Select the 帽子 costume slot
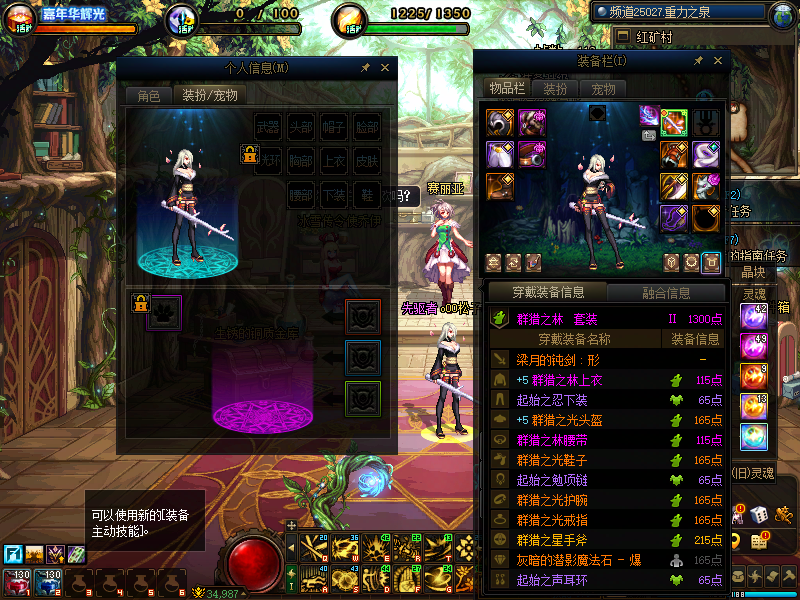 tap(334, 127)
